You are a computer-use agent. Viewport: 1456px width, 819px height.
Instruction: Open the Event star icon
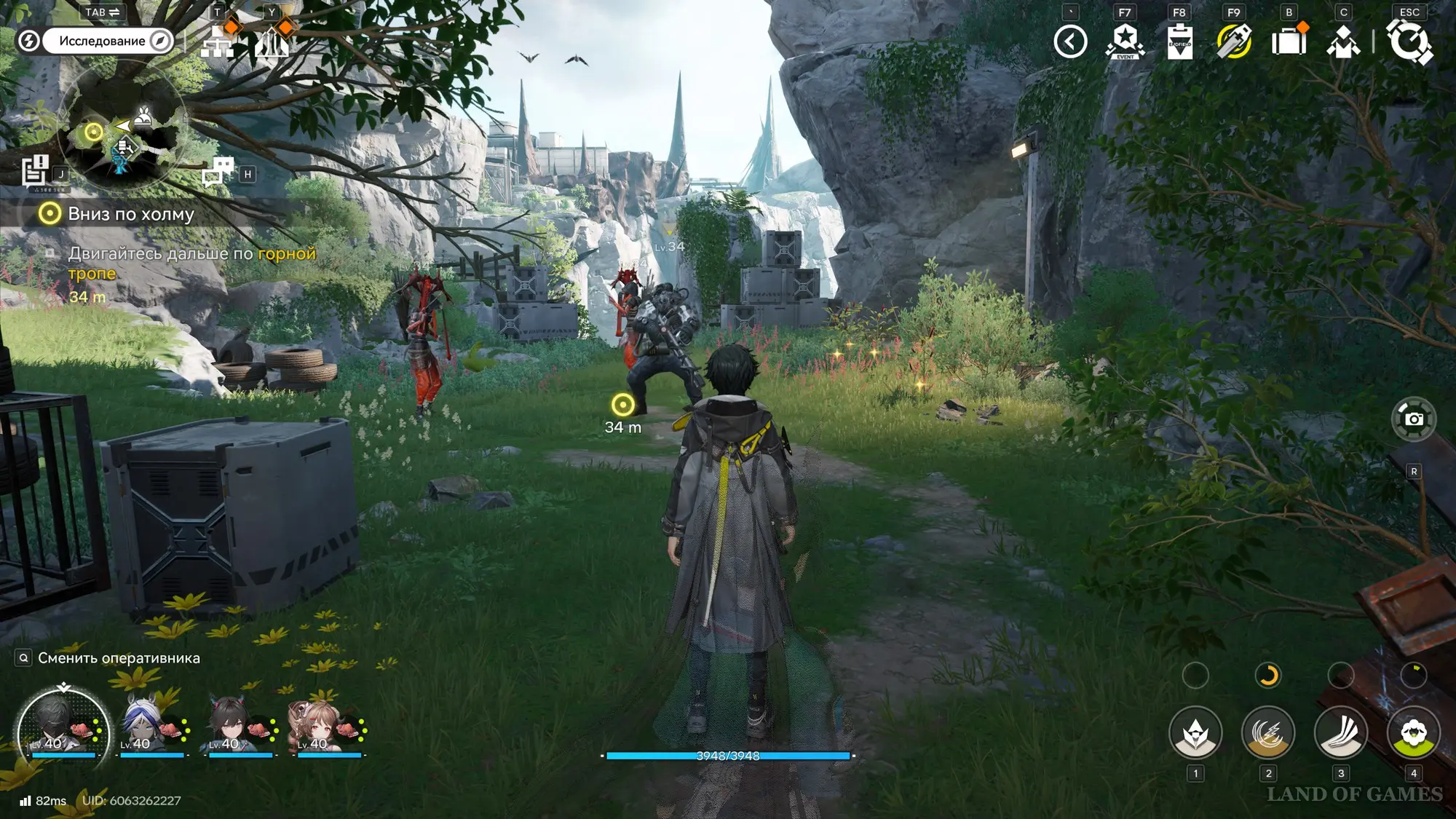coord(1125,41)
